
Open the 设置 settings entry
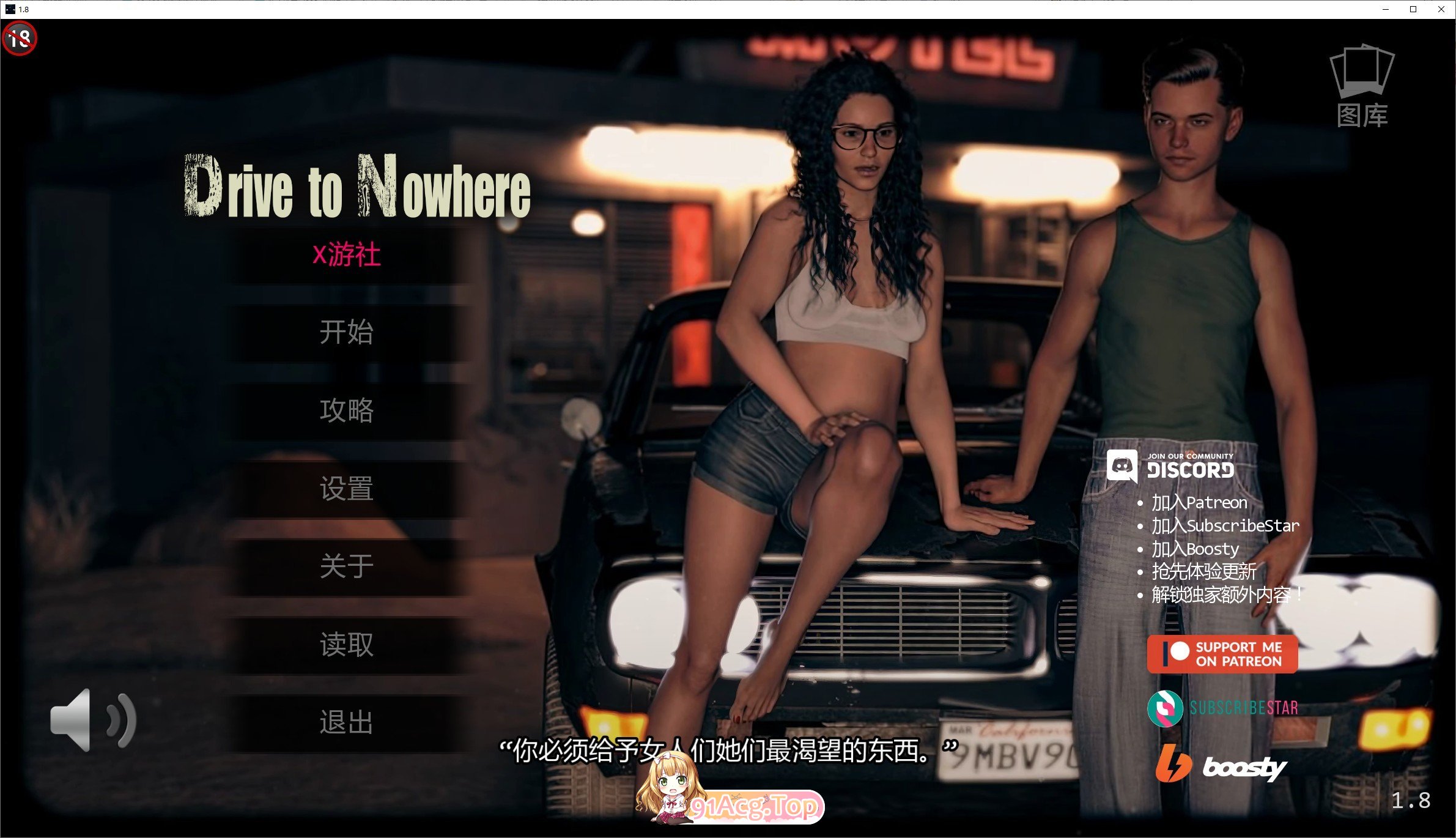tap(346, 489)
